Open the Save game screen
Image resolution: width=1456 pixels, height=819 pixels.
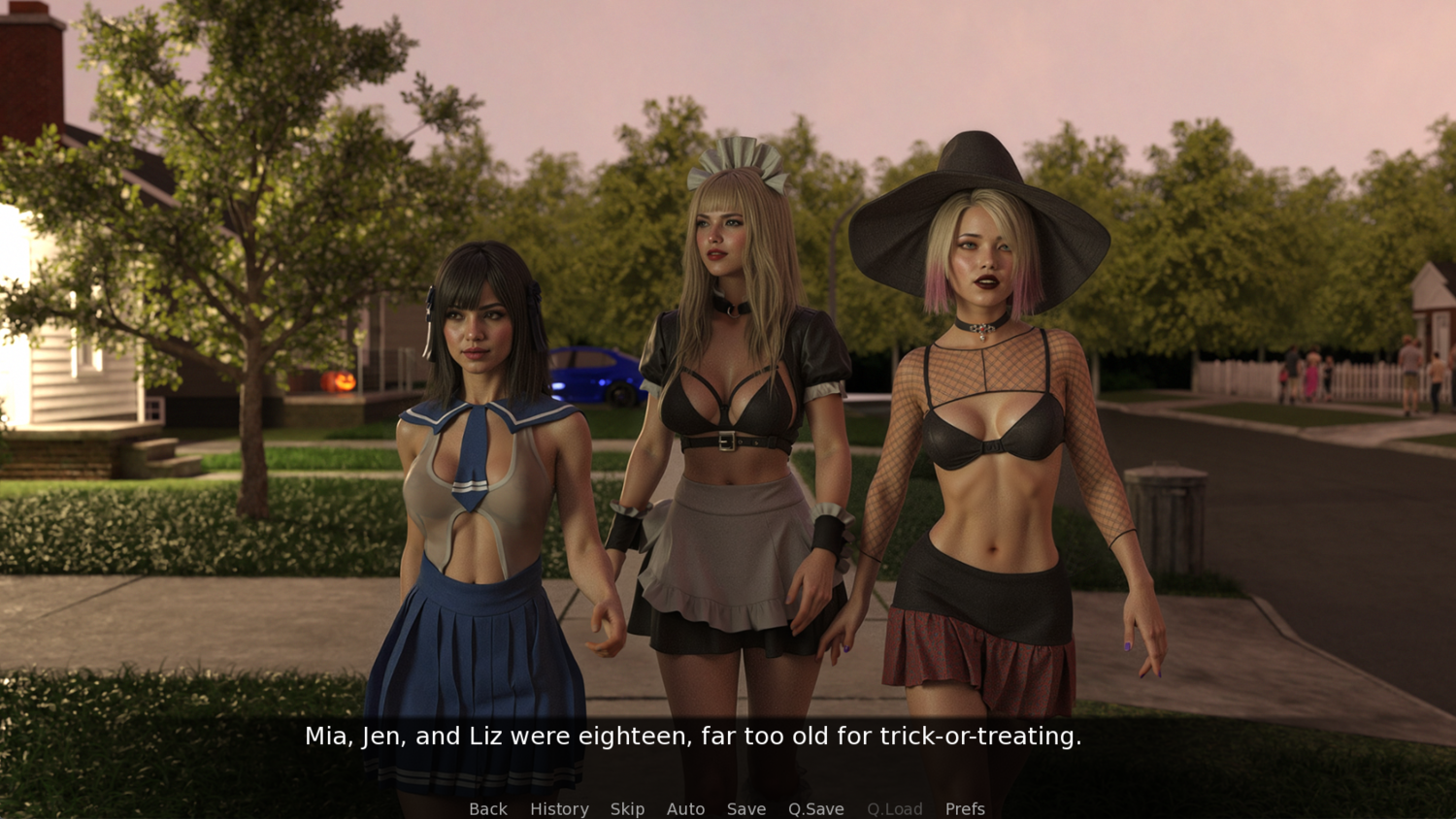click(746, 808)
